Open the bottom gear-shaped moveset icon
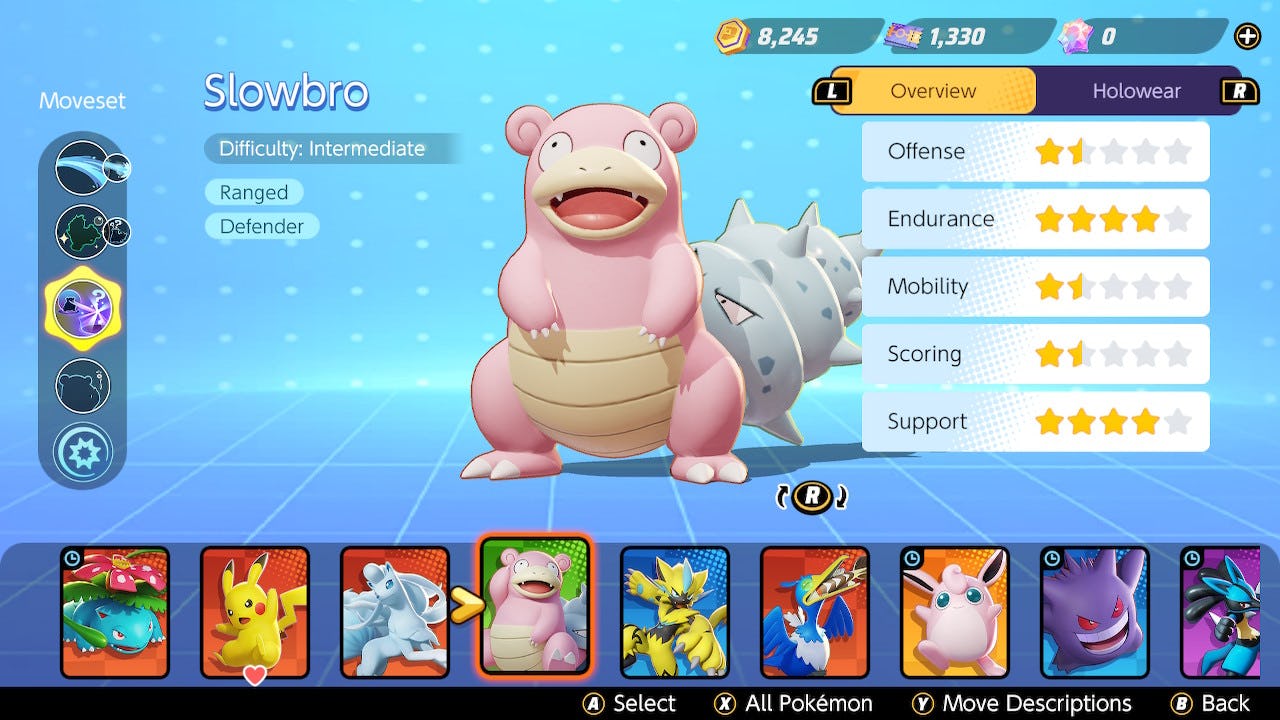 pos(82,452)
